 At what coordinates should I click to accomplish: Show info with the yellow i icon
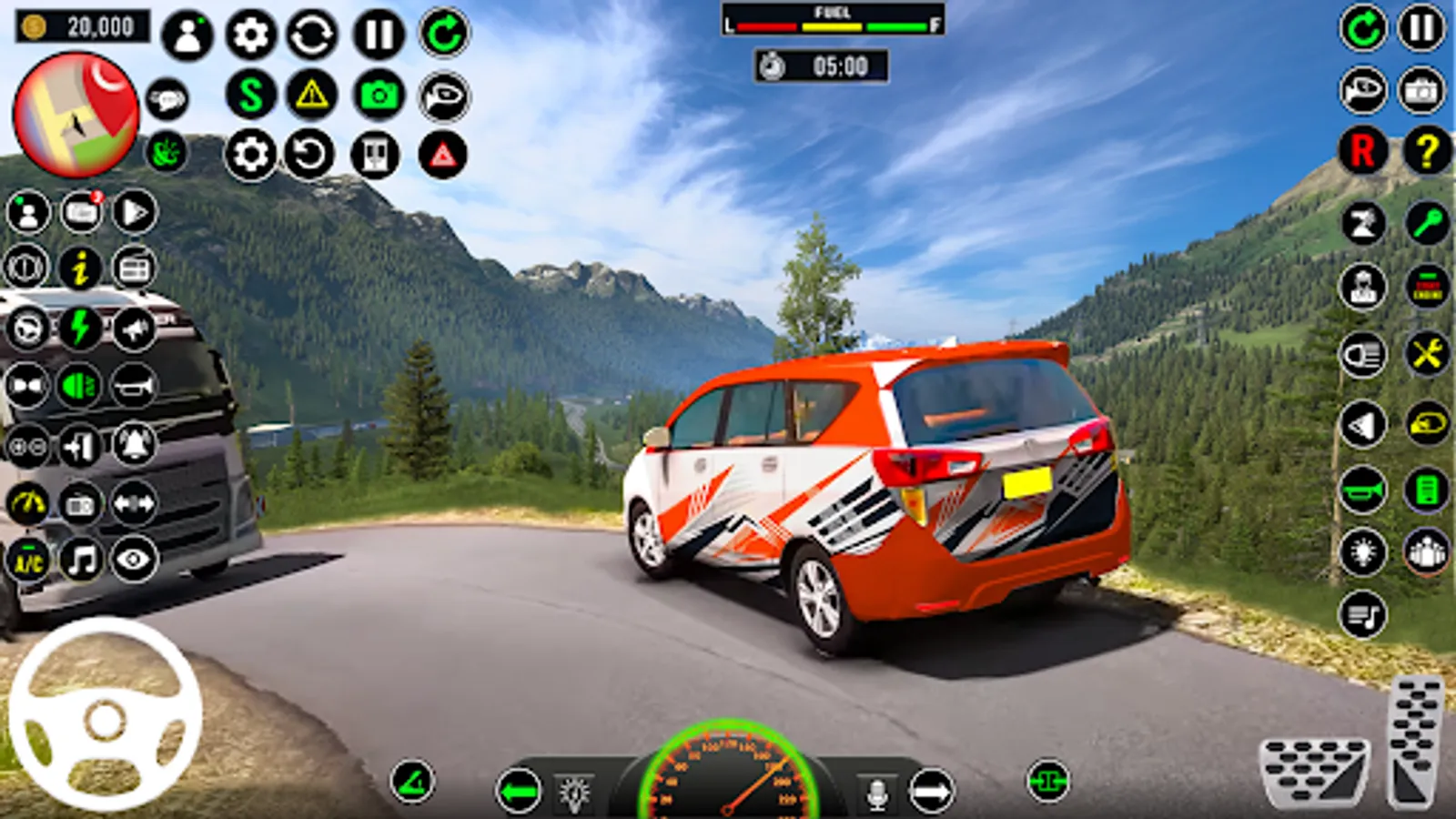pos(81,268)
